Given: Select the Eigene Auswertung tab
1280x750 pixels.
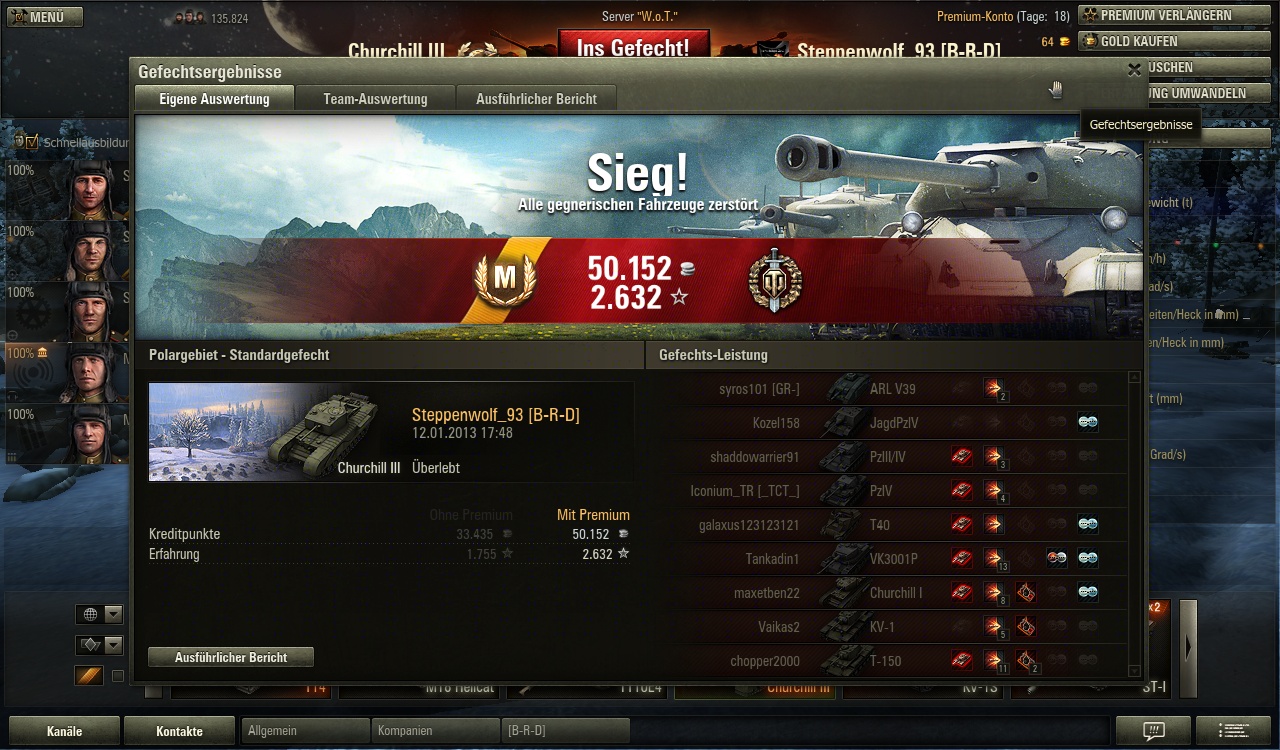Looking at the screenshot, I should coord(214,99).
